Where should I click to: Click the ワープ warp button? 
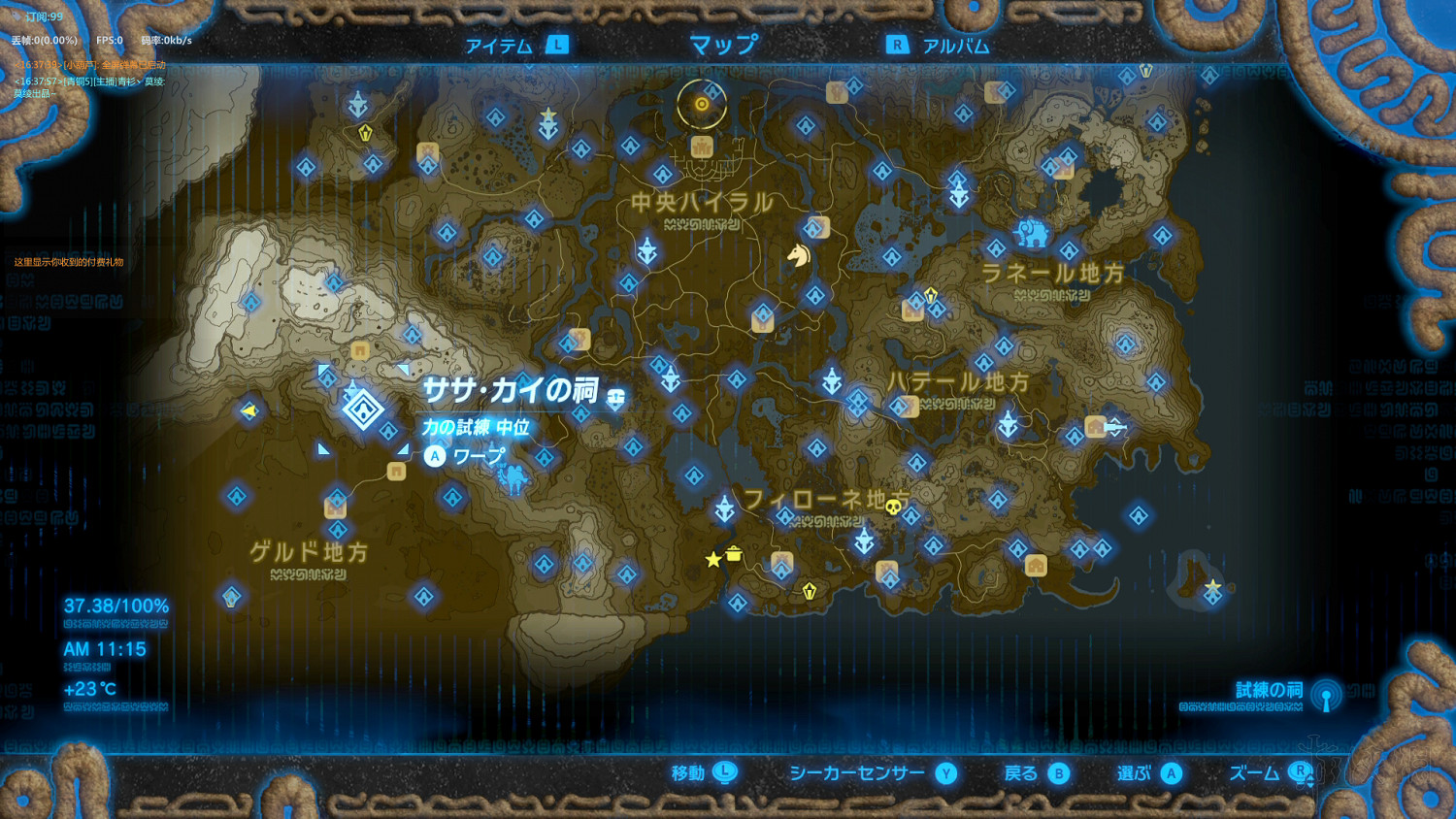coord(466,454)
